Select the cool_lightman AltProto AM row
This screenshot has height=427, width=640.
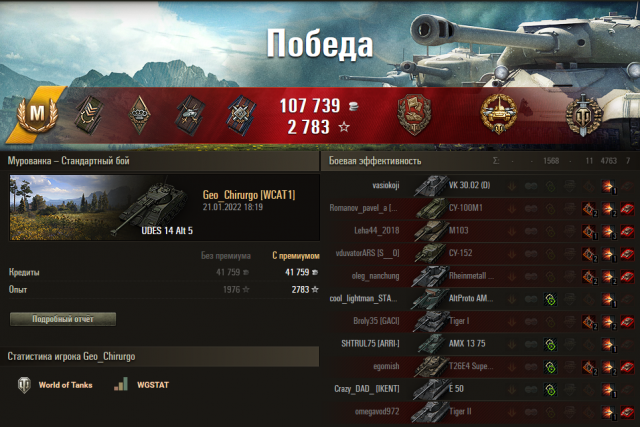click(480, 298)
